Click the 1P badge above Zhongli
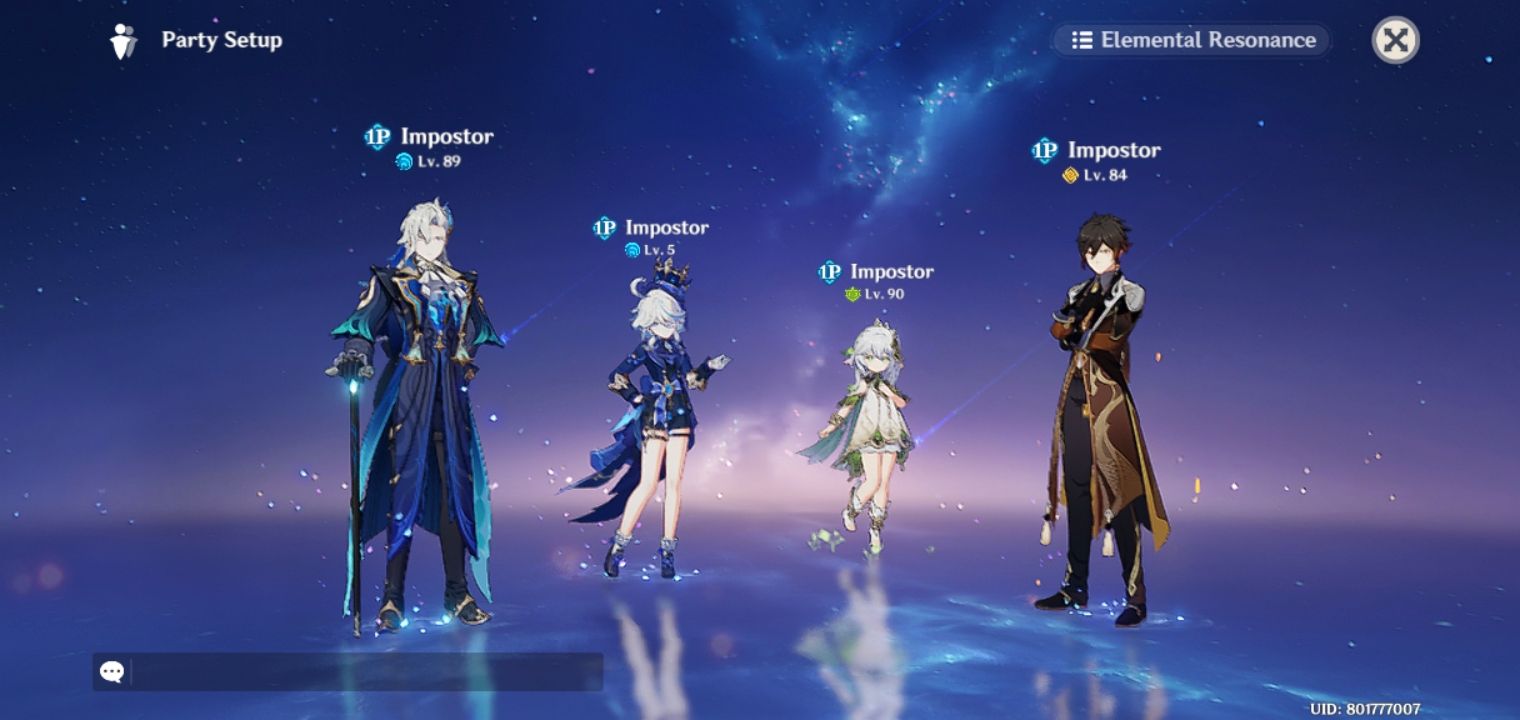The width and height of the screenshot is (1520, 720). click(1043, 150)
